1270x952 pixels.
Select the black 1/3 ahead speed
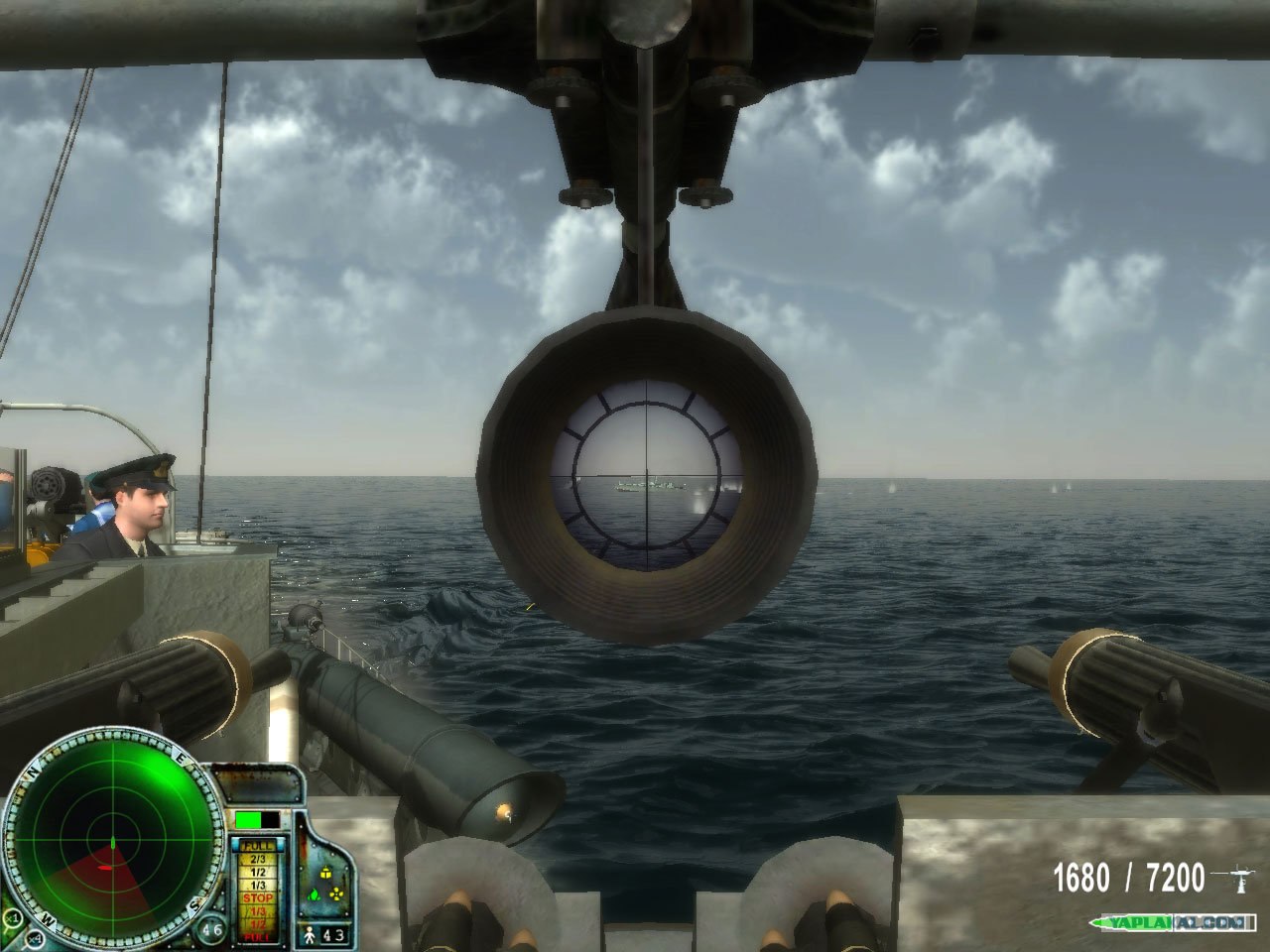[x=258, y=886]
